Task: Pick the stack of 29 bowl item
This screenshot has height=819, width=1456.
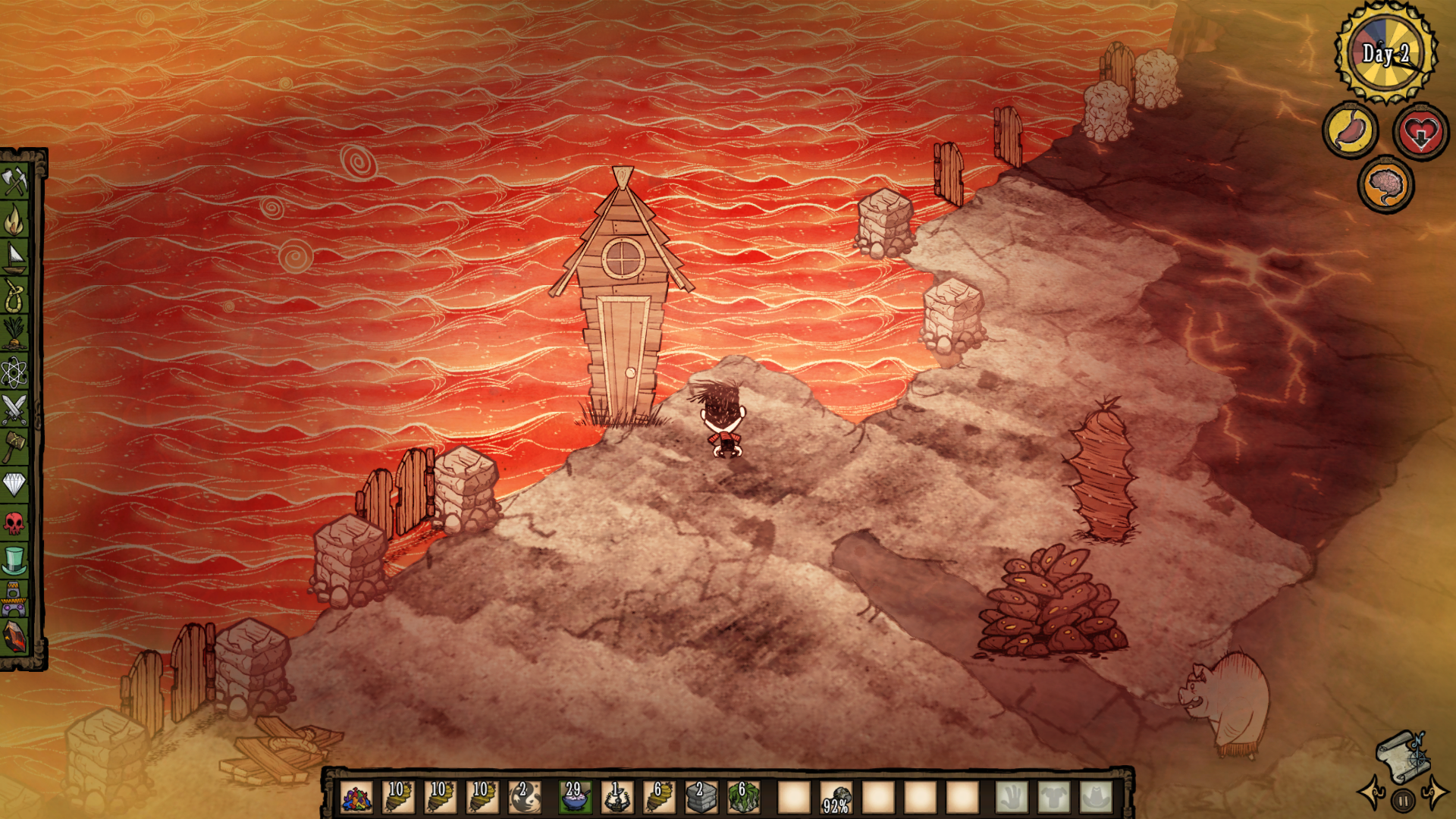Action: click(575, 798)
